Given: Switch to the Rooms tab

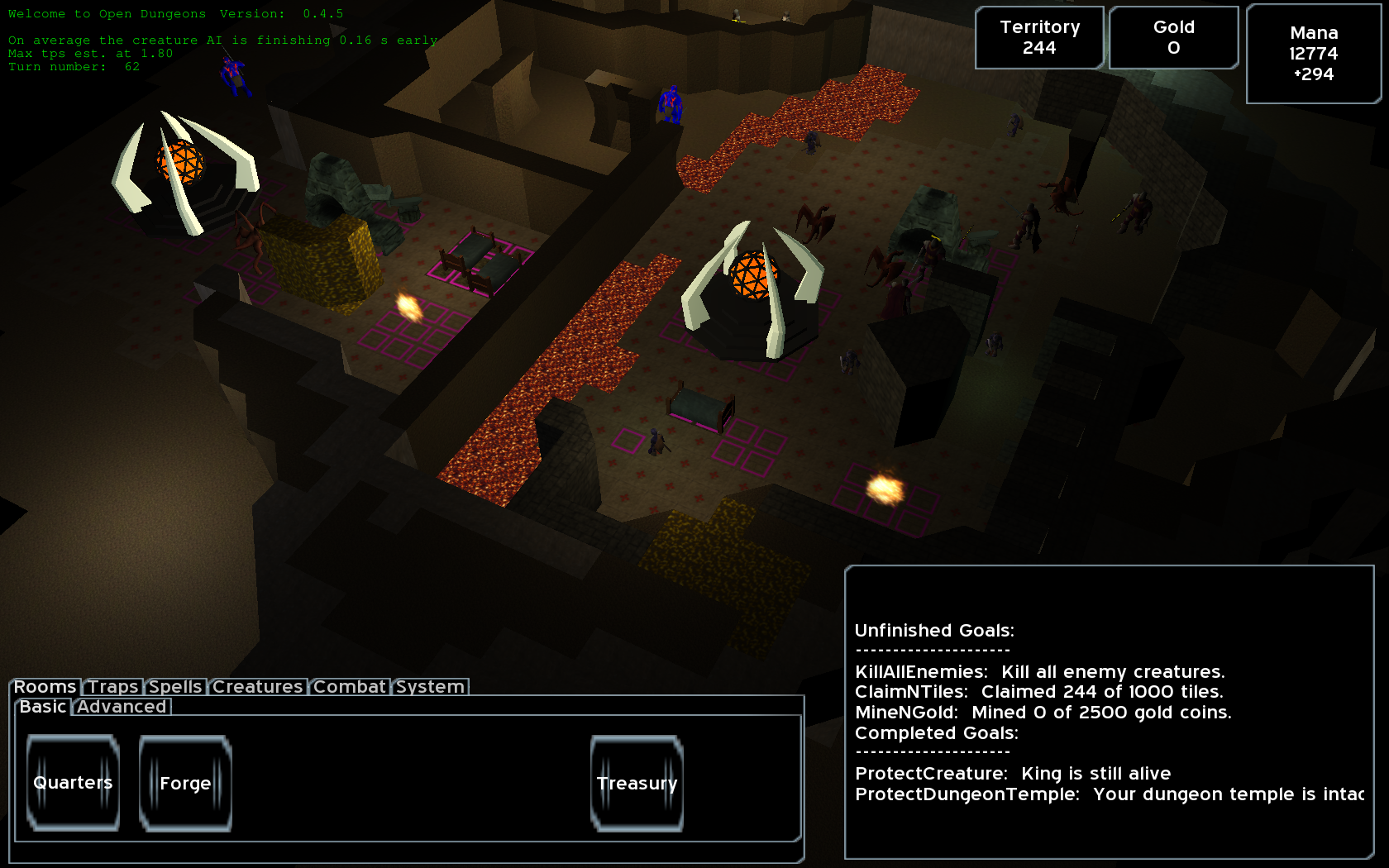Looking at the screenshot, I should click(x=45, y=687).
